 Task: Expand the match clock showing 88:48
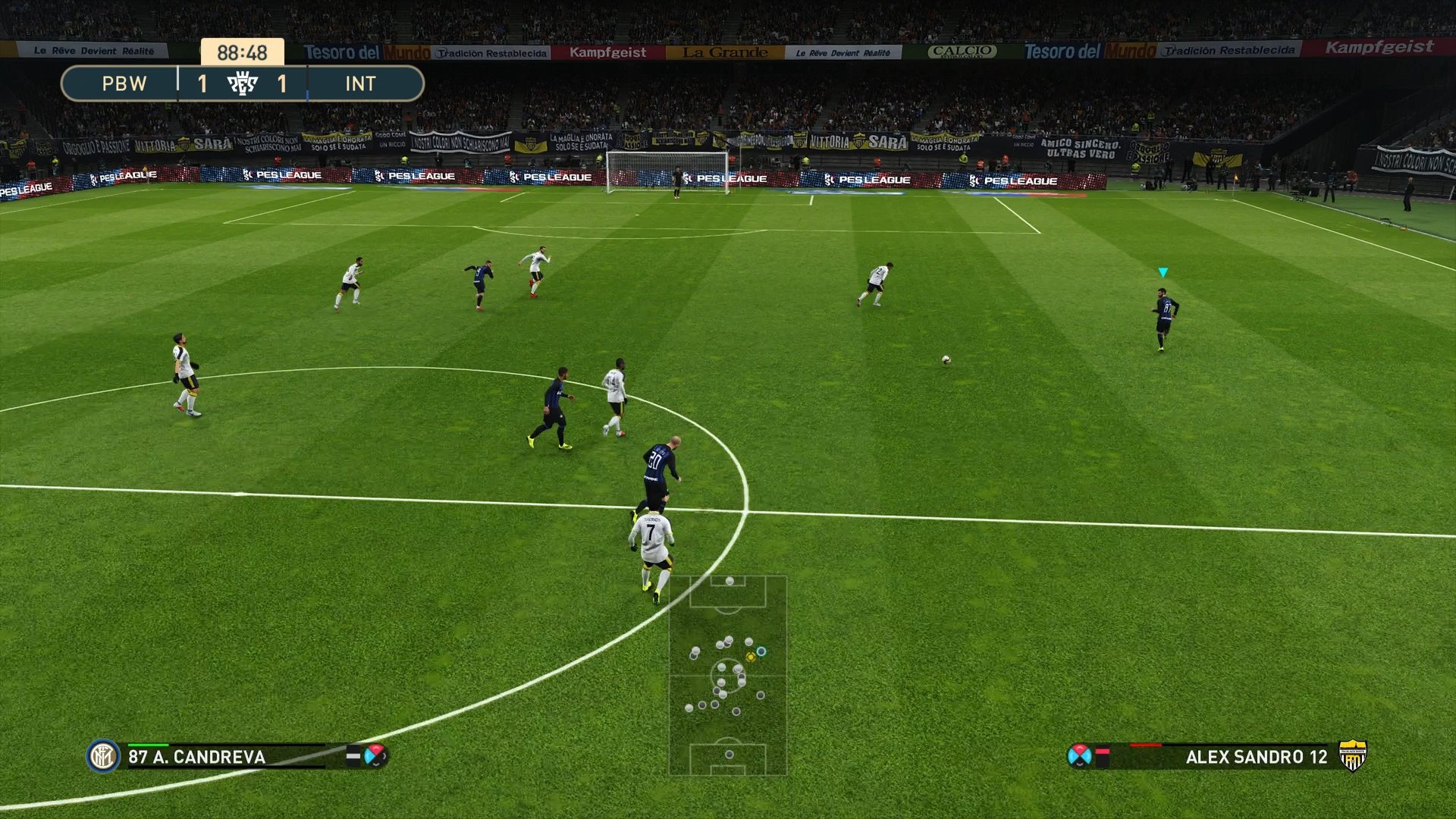coord(243,52)
